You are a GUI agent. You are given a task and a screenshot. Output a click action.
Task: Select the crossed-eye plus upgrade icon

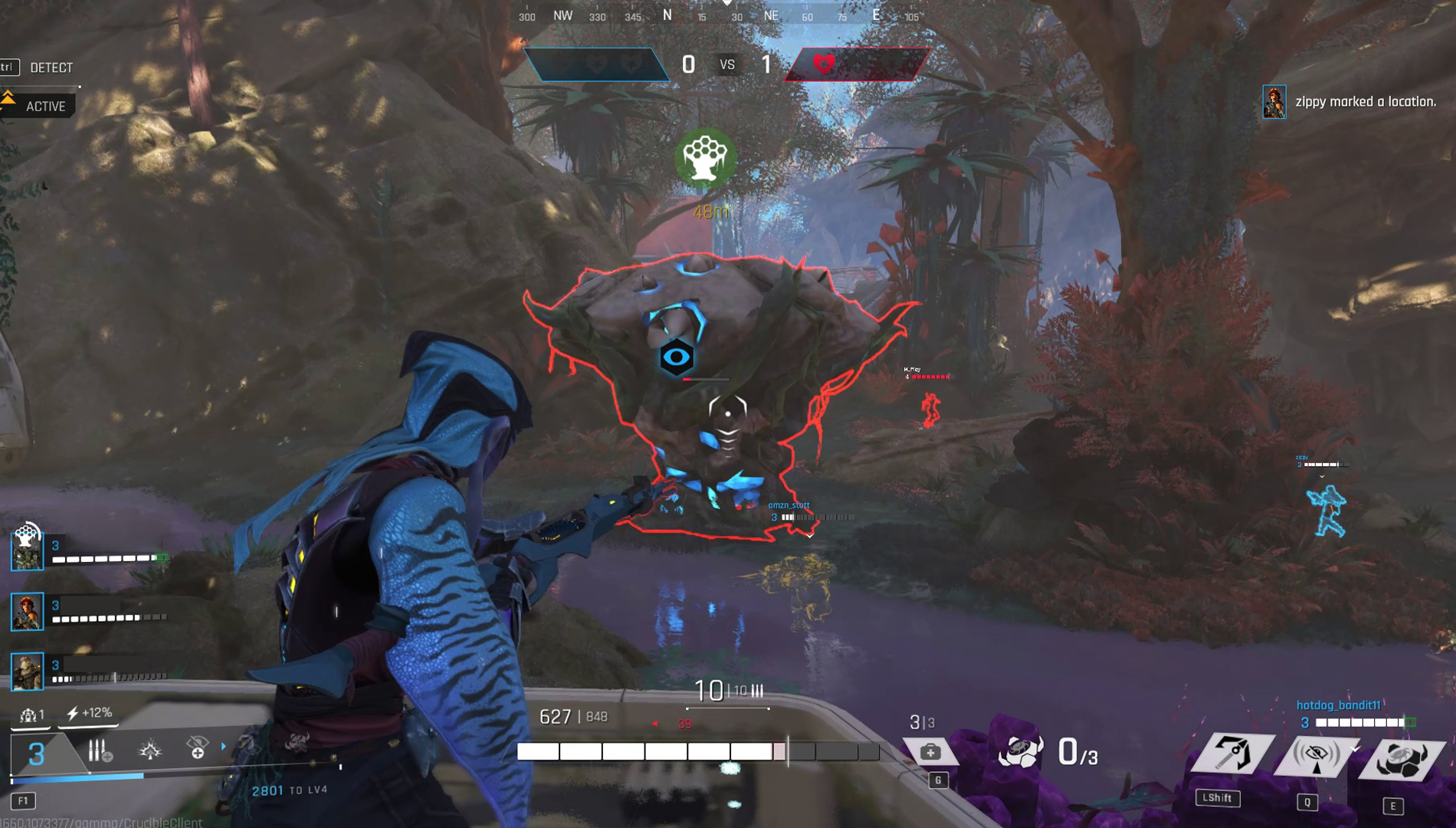point(197,747)
